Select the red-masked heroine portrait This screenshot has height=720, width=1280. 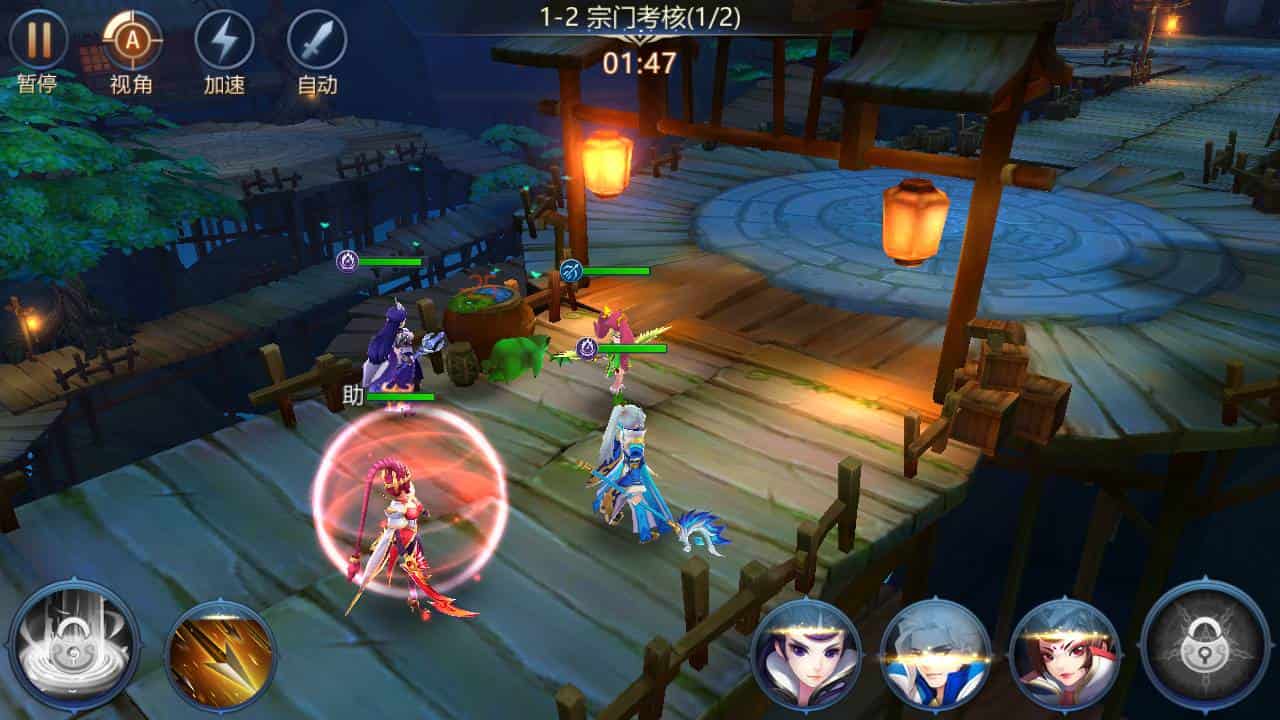point(1065,655)
